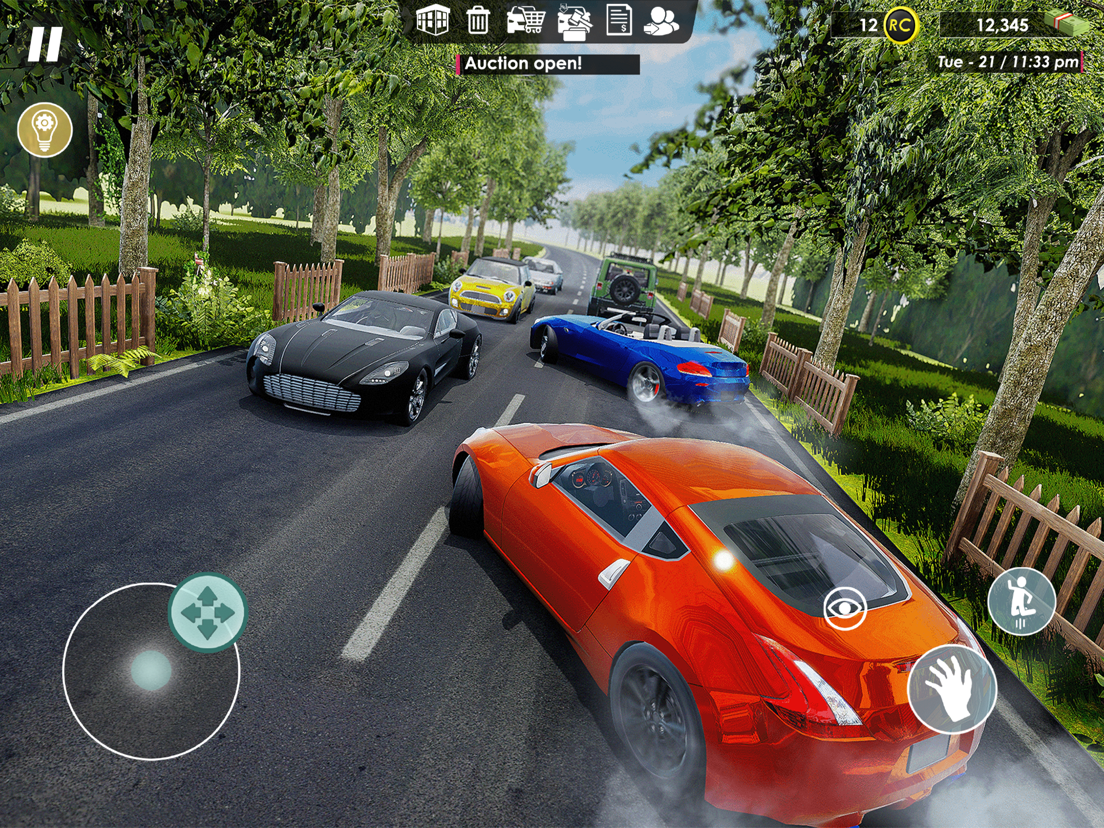
Task: Open the customers people icon
Action: [661, 20]
